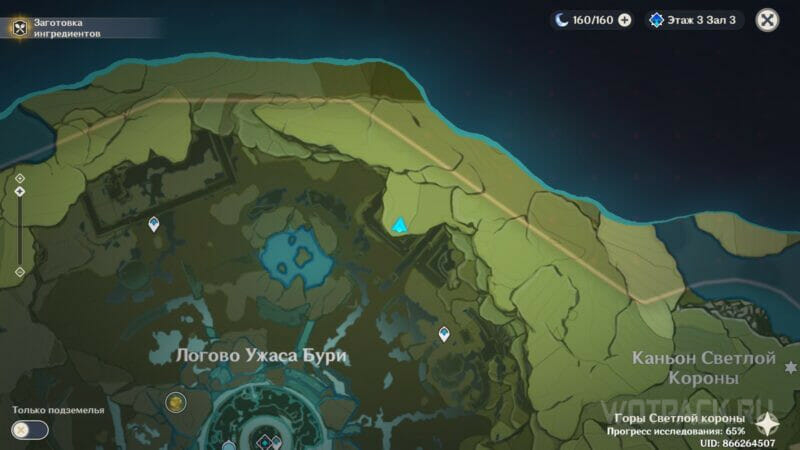Add resin with the plus button
The width and height of the screenshot is (800, 450).
click(x=625, y=19)
